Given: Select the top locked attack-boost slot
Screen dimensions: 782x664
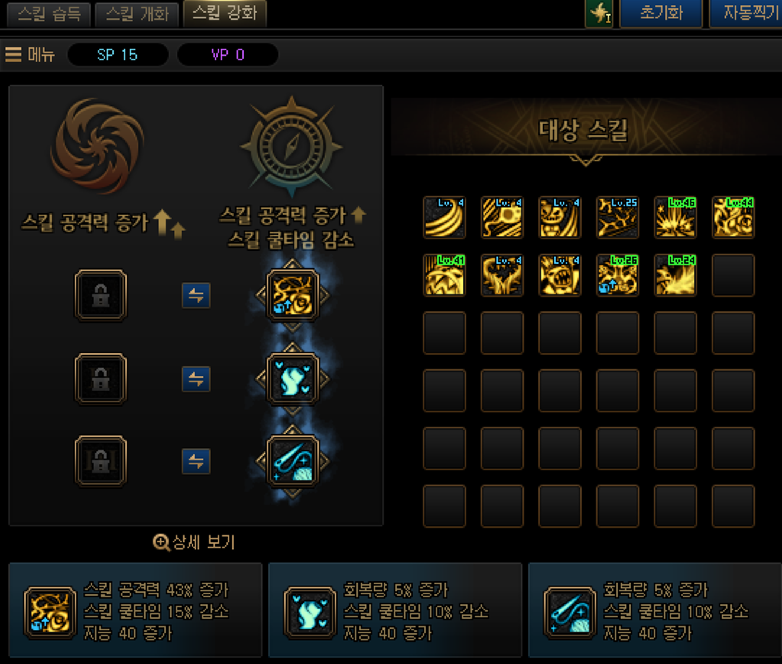Looking at the screenshot, I should (101, 295).
